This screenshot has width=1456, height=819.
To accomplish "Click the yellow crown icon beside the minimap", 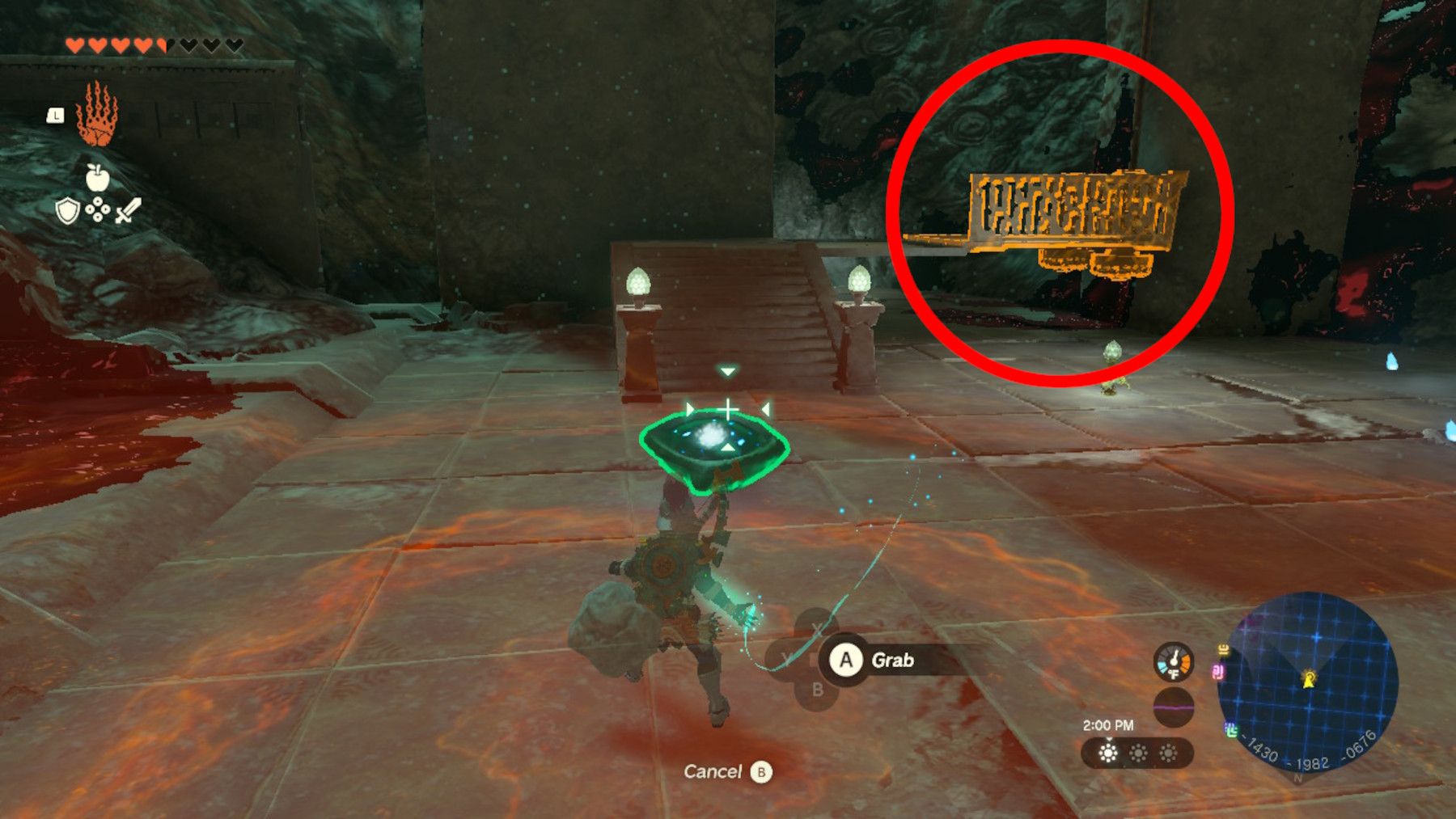I will pos(1223,650).
